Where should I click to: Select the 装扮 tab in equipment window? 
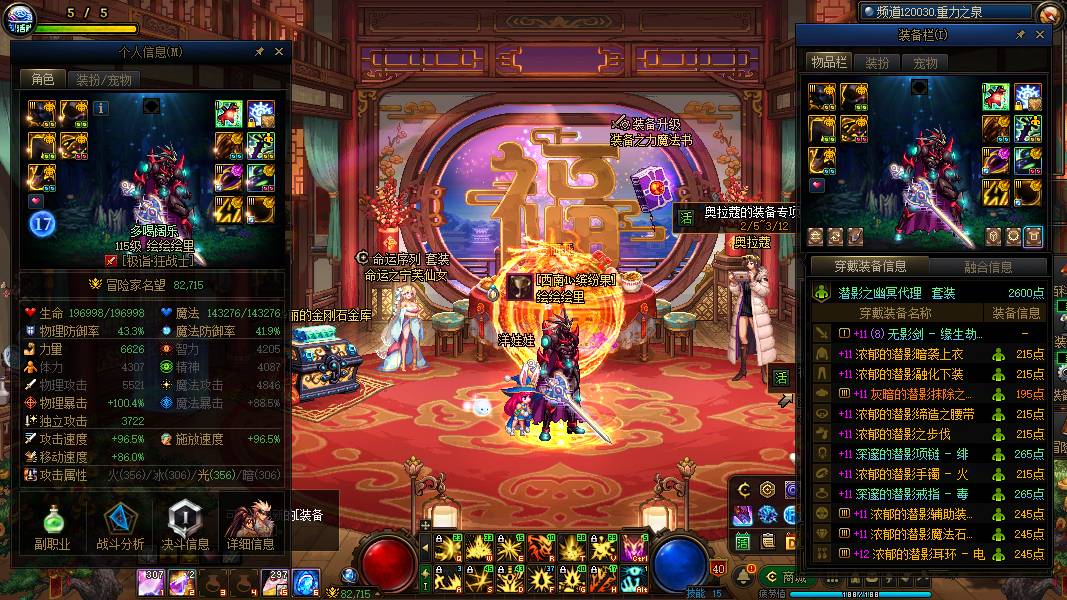(x=877, y=62)
